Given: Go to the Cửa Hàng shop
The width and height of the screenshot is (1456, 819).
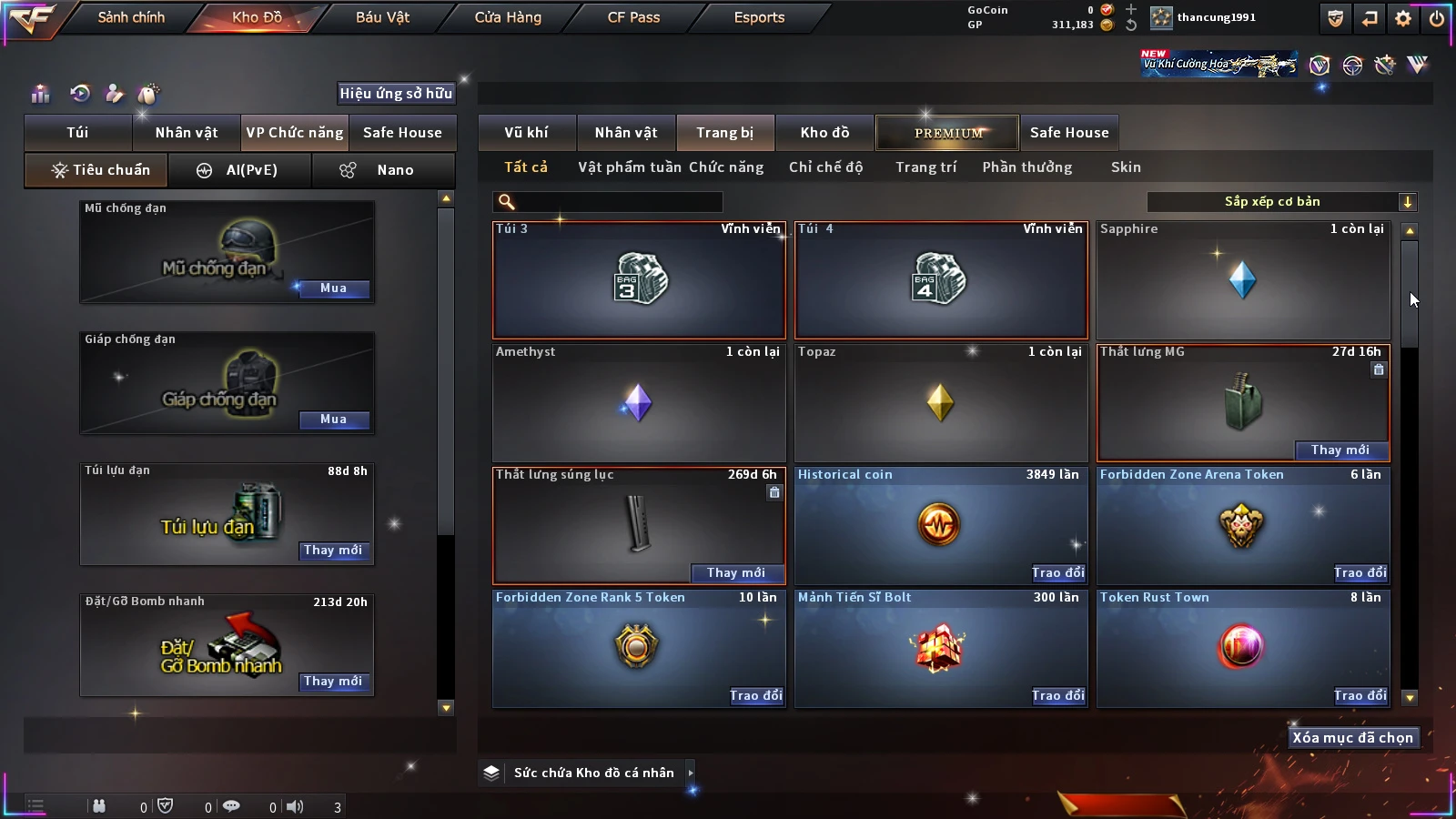Looking at the screenshot, I should [x=508, y=17].
